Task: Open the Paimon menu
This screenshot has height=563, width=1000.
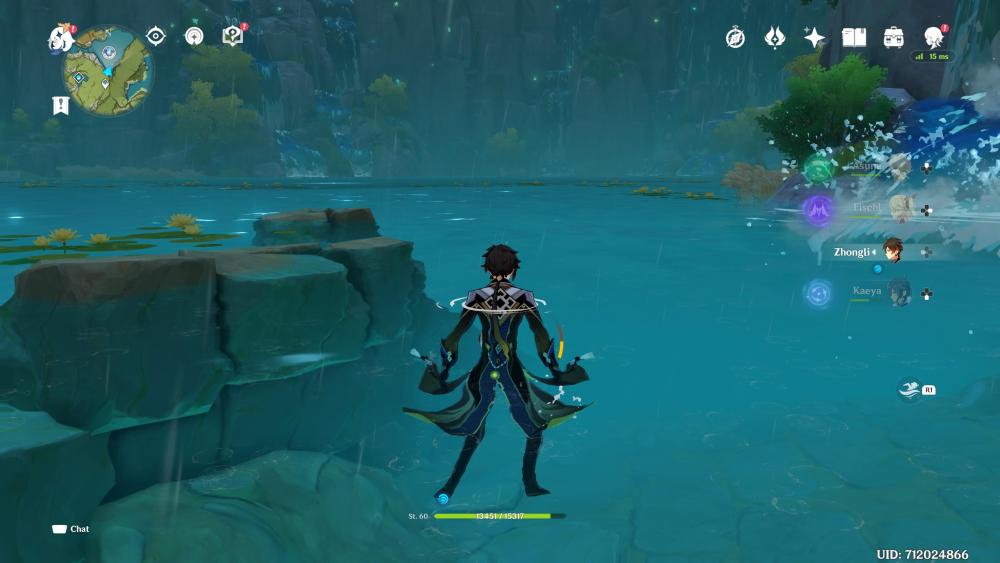Action: coord(60,39)
